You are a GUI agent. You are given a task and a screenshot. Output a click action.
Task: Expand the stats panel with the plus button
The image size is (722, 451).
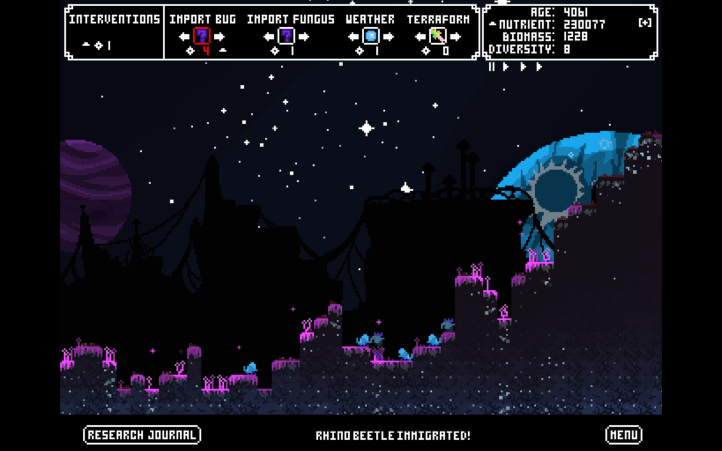(x=645, y=23)
